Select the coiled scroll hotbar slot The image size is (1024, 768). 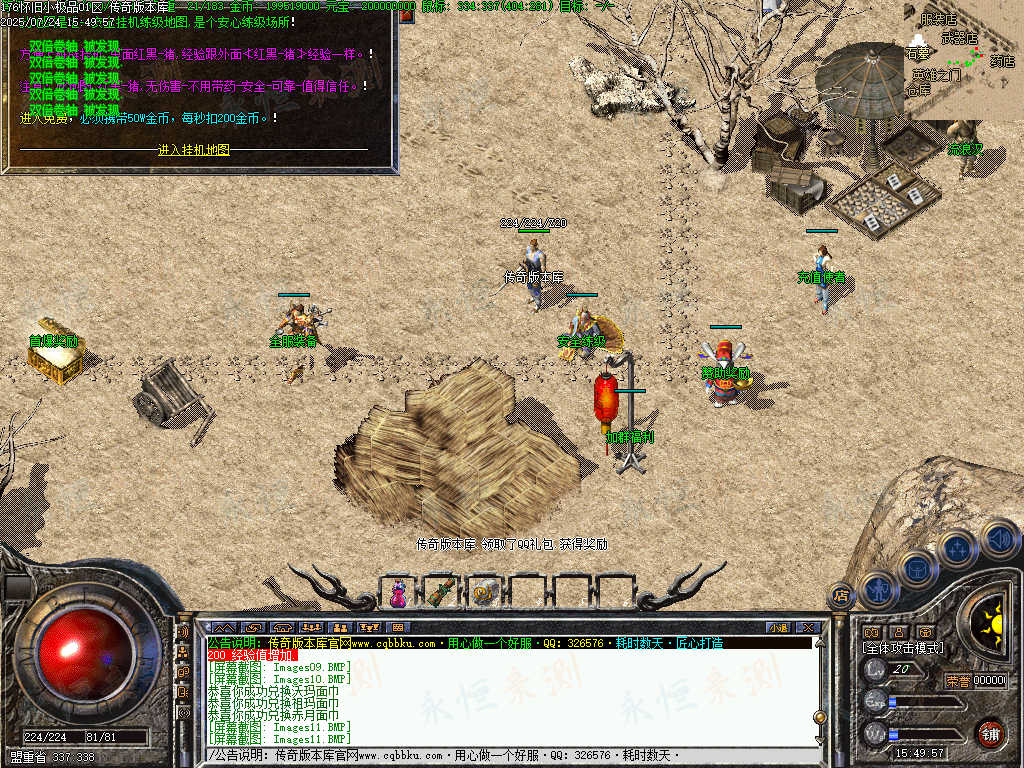485,592
